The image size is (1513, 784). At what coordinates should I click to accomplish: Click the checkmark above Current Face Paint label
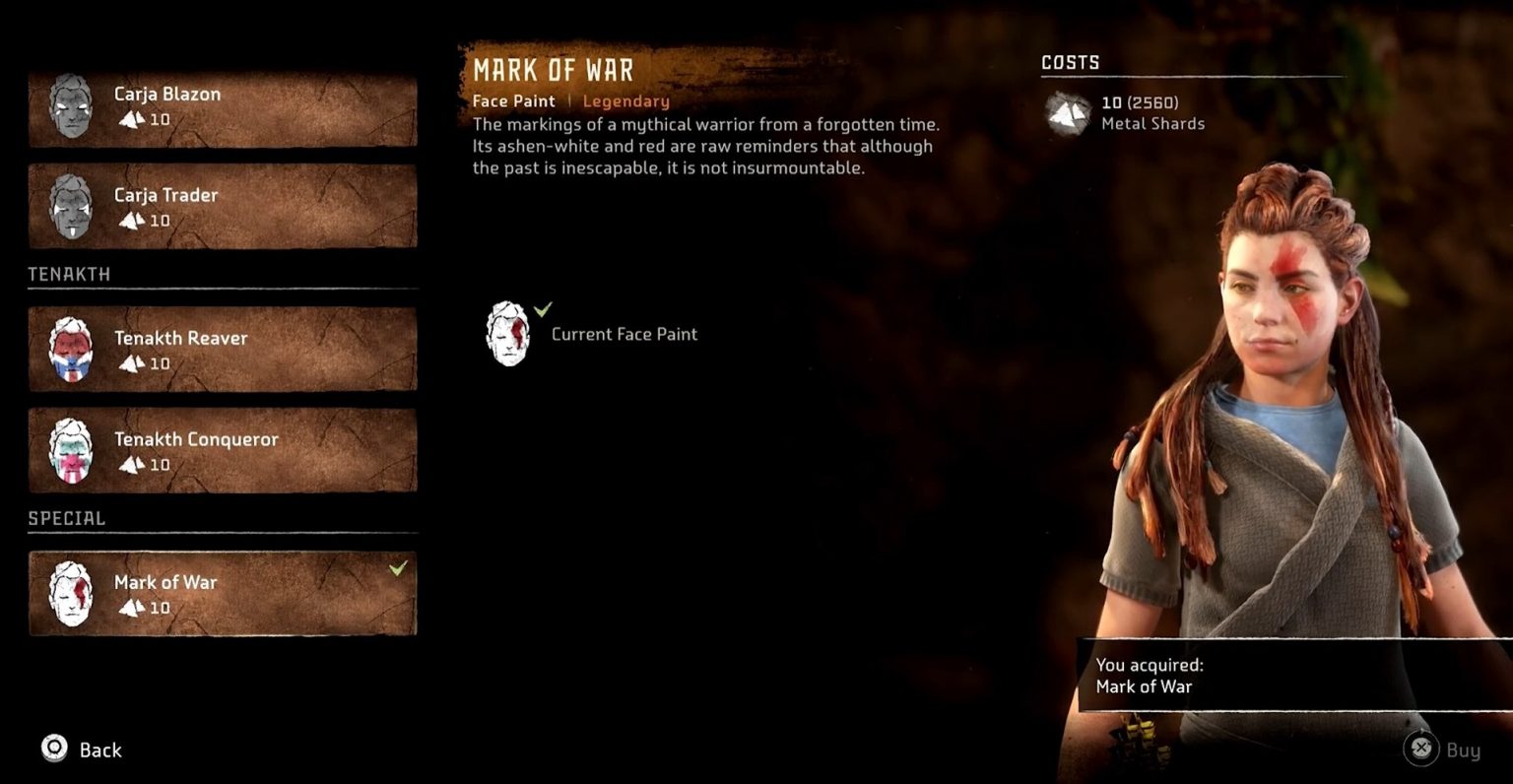[543, 308]
